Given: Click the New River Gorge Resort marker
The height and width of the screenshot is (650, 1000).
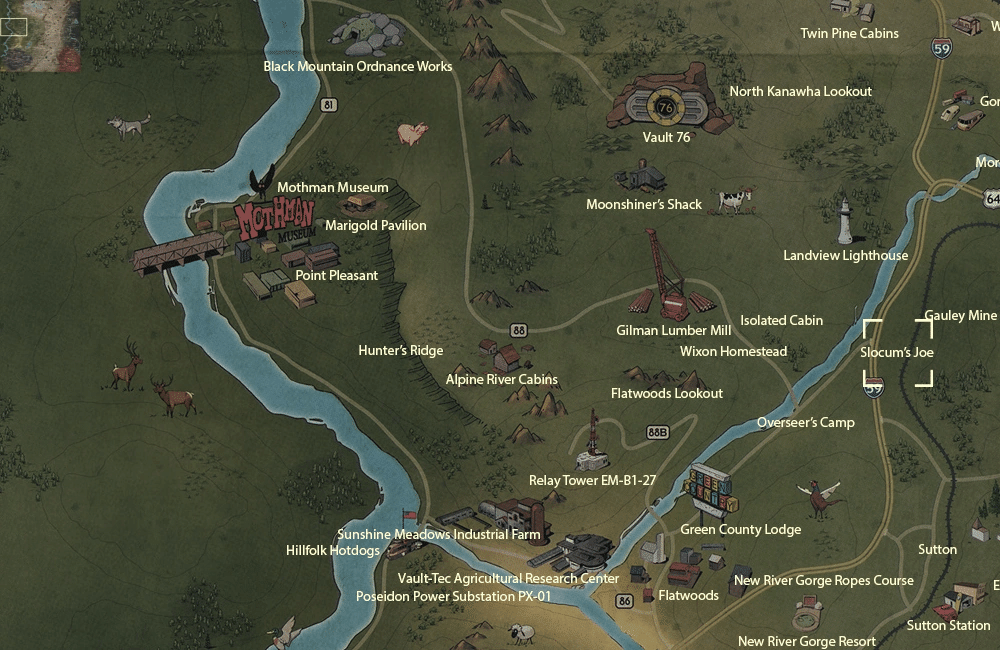Looking at the screenshot, I should tap(808, 614).
